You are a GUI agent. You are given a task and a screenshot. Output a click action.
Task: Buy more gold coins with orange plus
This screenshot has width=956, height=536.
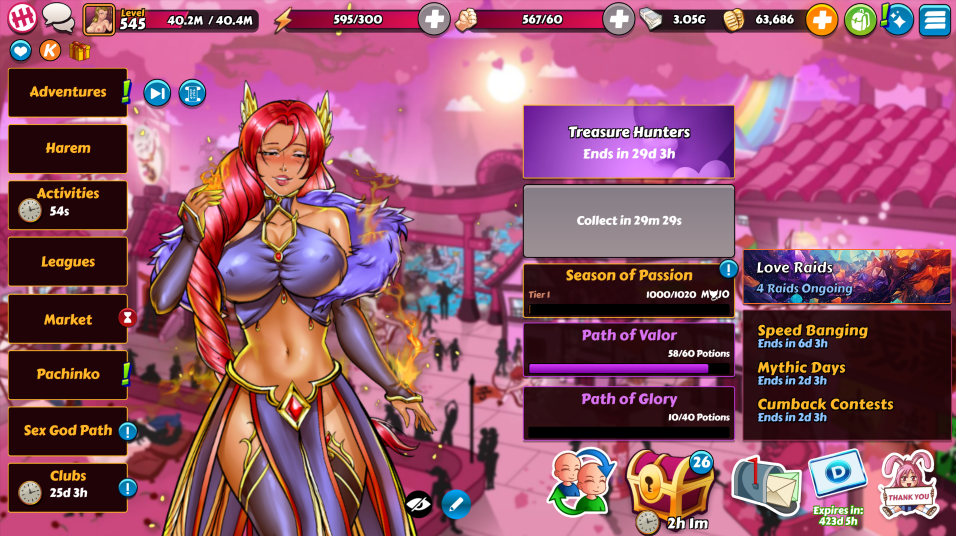[821, 19]
